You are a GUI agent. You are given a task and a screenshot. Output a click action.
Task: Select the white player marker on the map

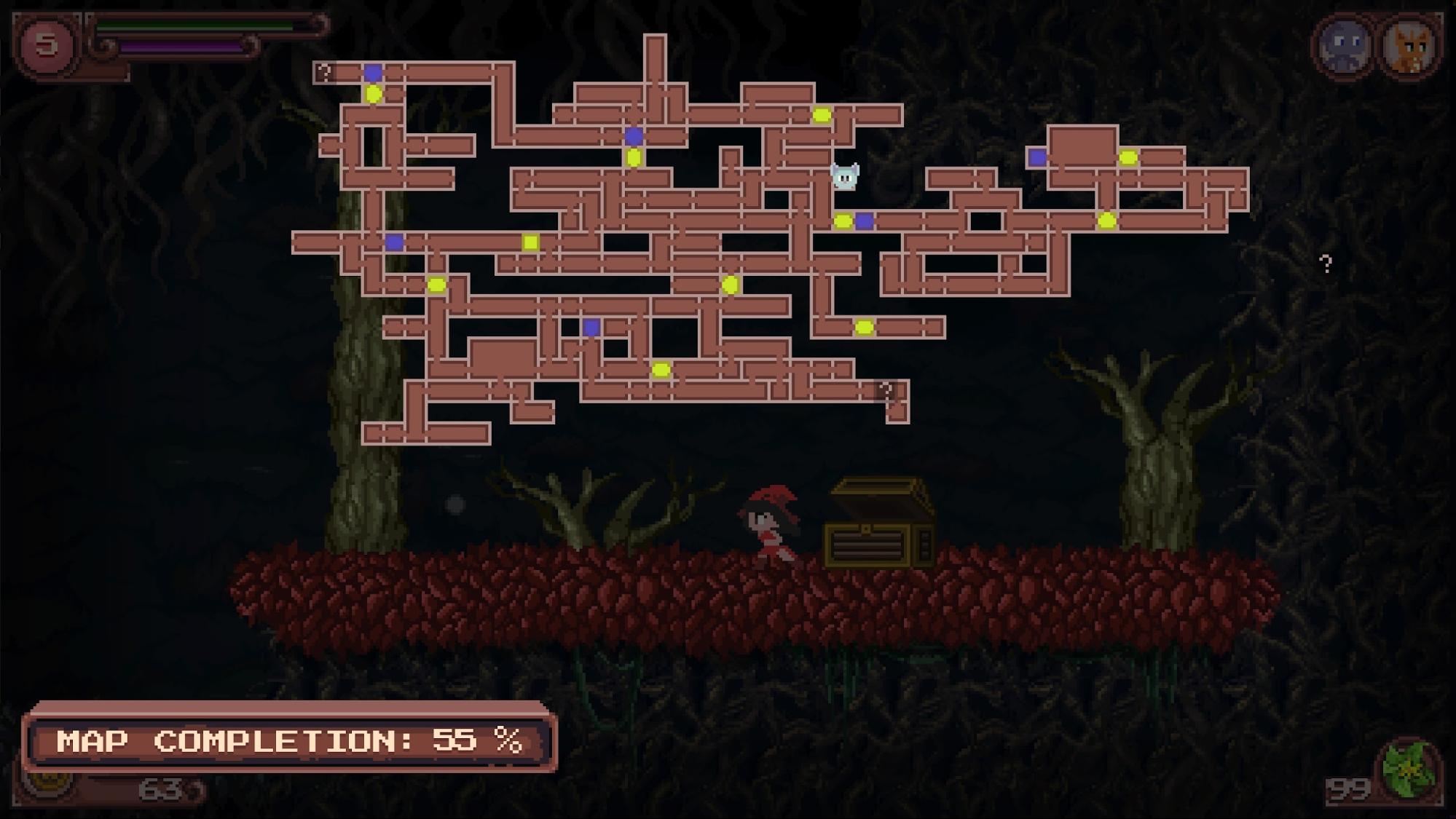[845, 177]
